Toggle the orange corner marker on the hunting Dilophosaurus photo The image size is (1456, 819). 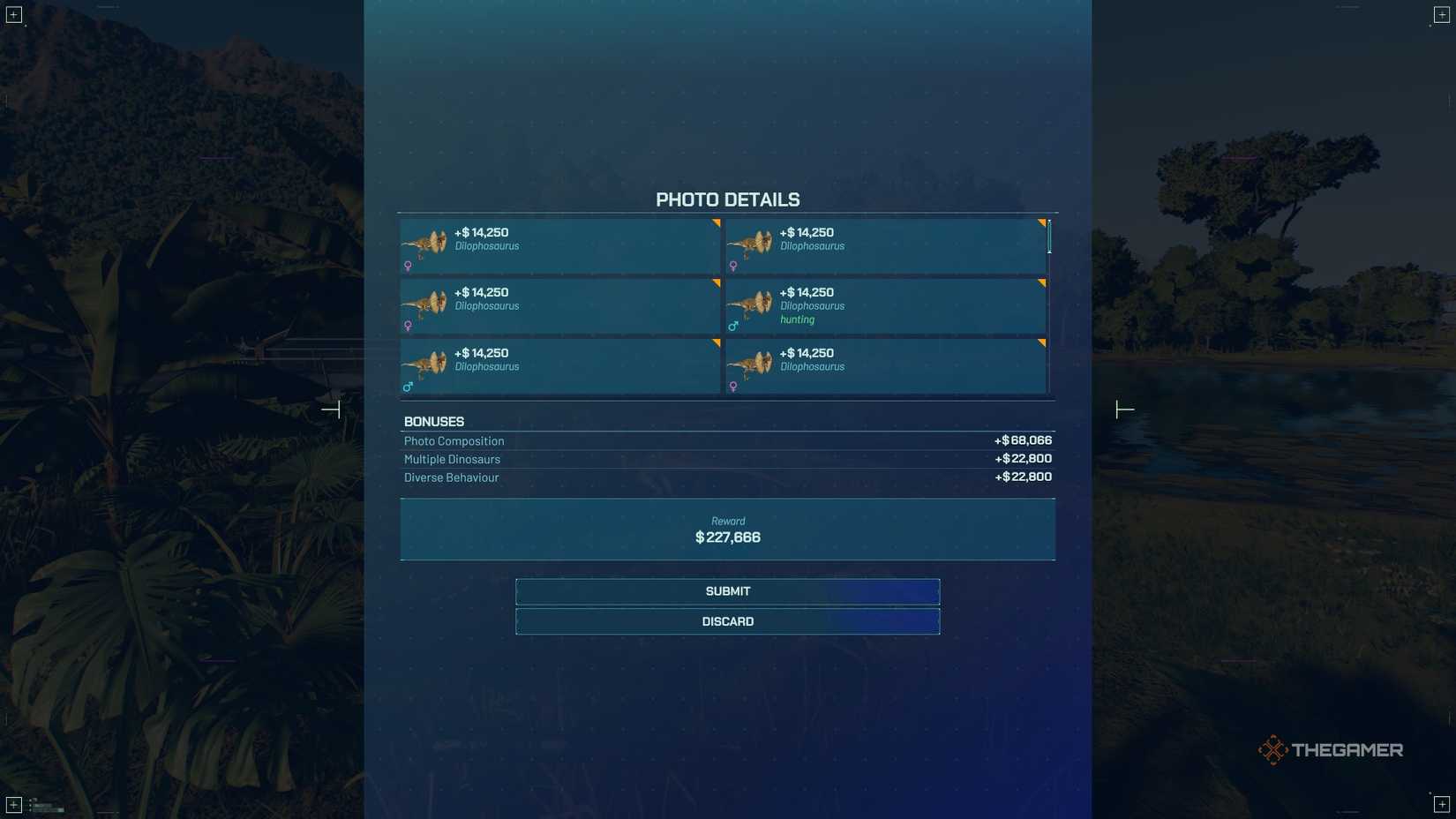coord(1042,284)
